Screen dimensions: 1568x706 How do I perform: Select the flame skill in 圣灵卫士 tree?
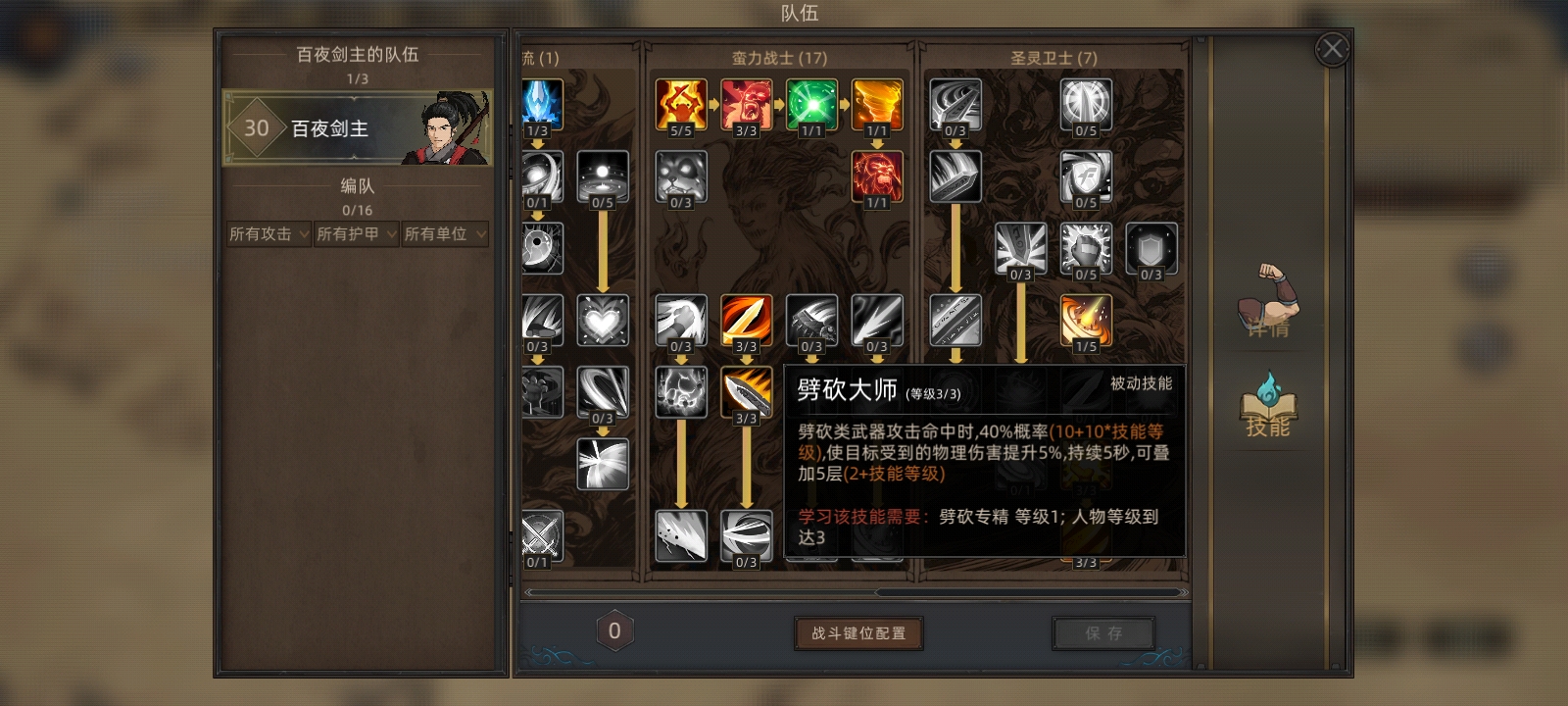pos(1086,319)
